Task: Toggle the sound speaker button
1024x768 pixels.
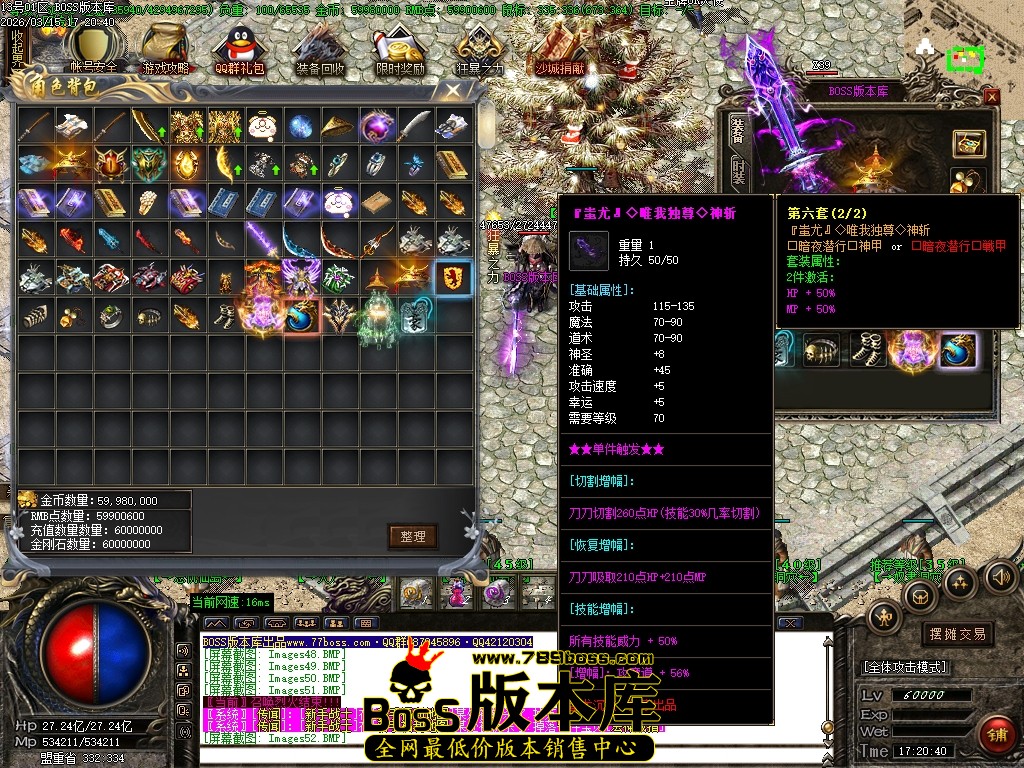Action: coord(1000,576)
